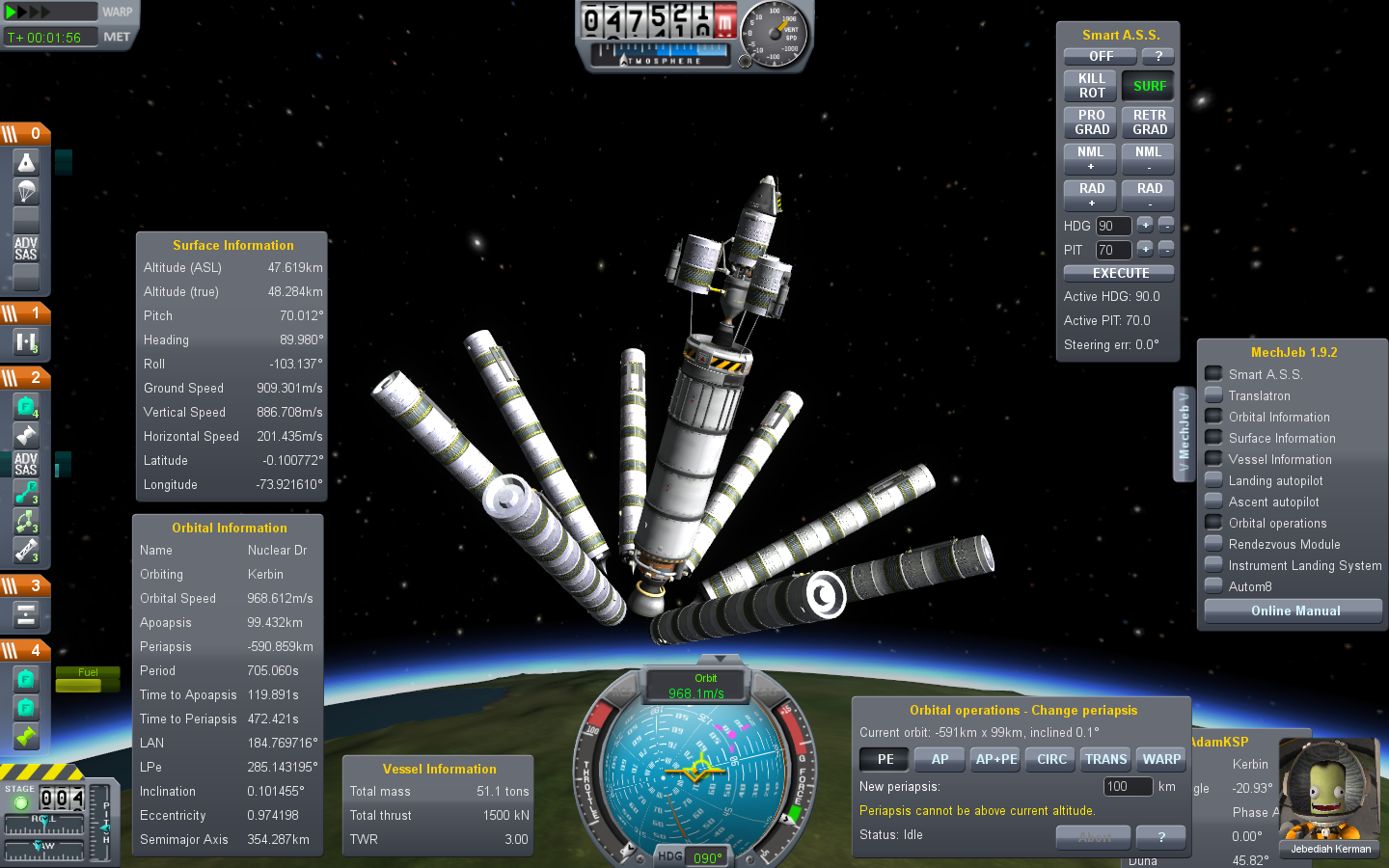
Task: Enable KILL ROT stabilization mode
Action: coord(1090,86)
